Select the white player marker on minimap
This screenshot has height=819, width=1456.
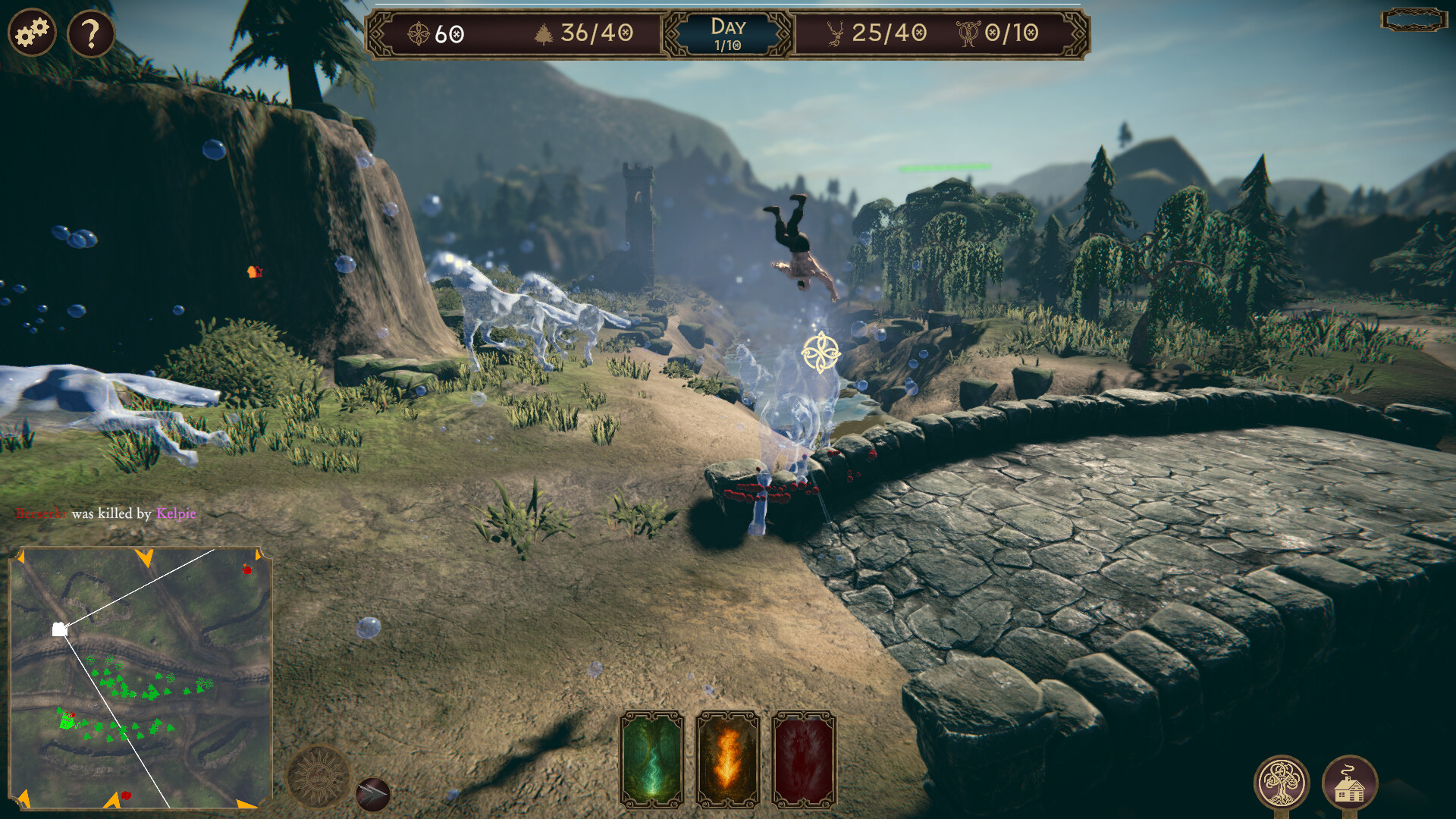coord(60,629)
